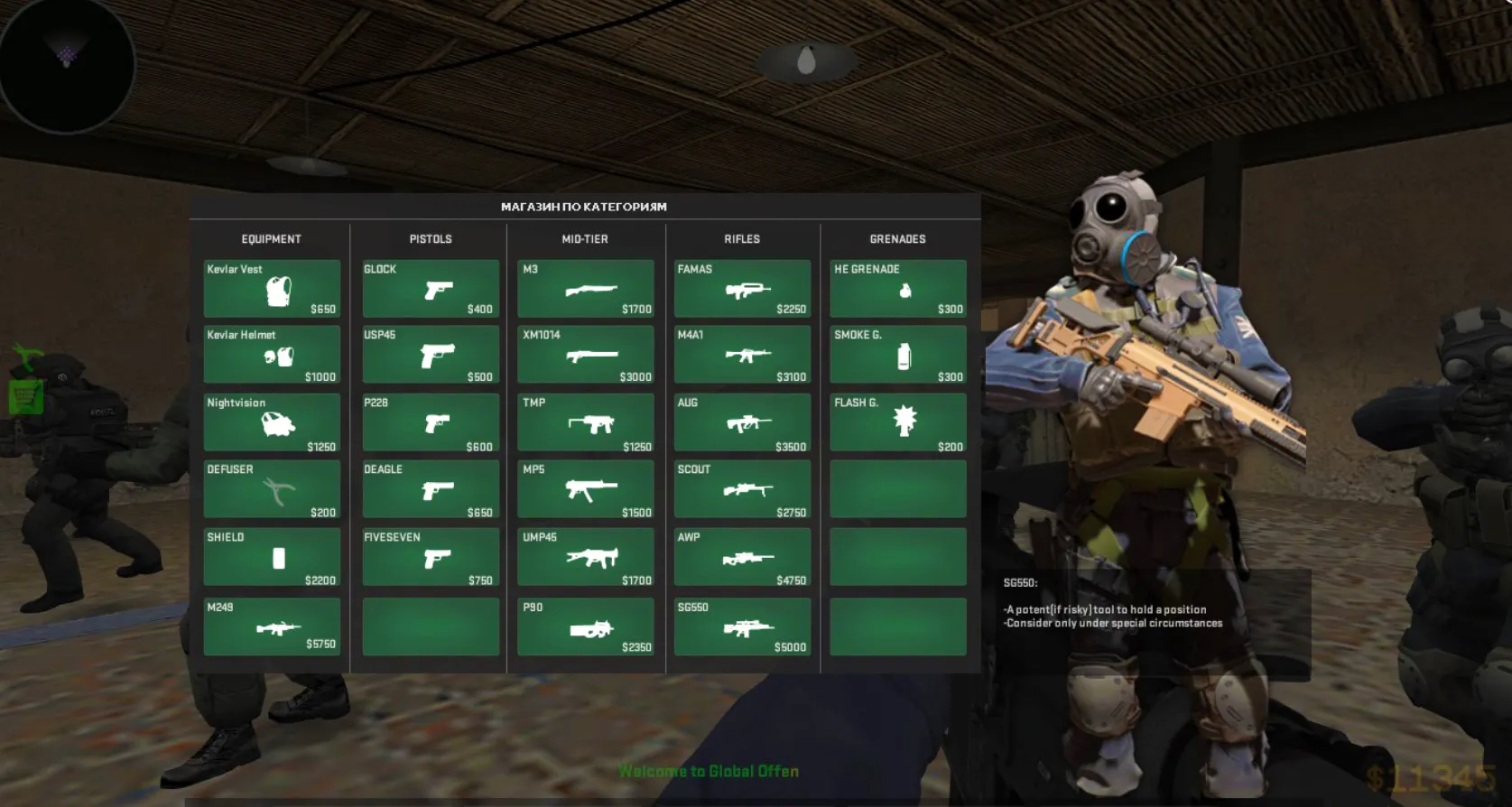Select the GLOCK pistol
Viewport: 1512px width, 807px height.
[x=431, y=289]
